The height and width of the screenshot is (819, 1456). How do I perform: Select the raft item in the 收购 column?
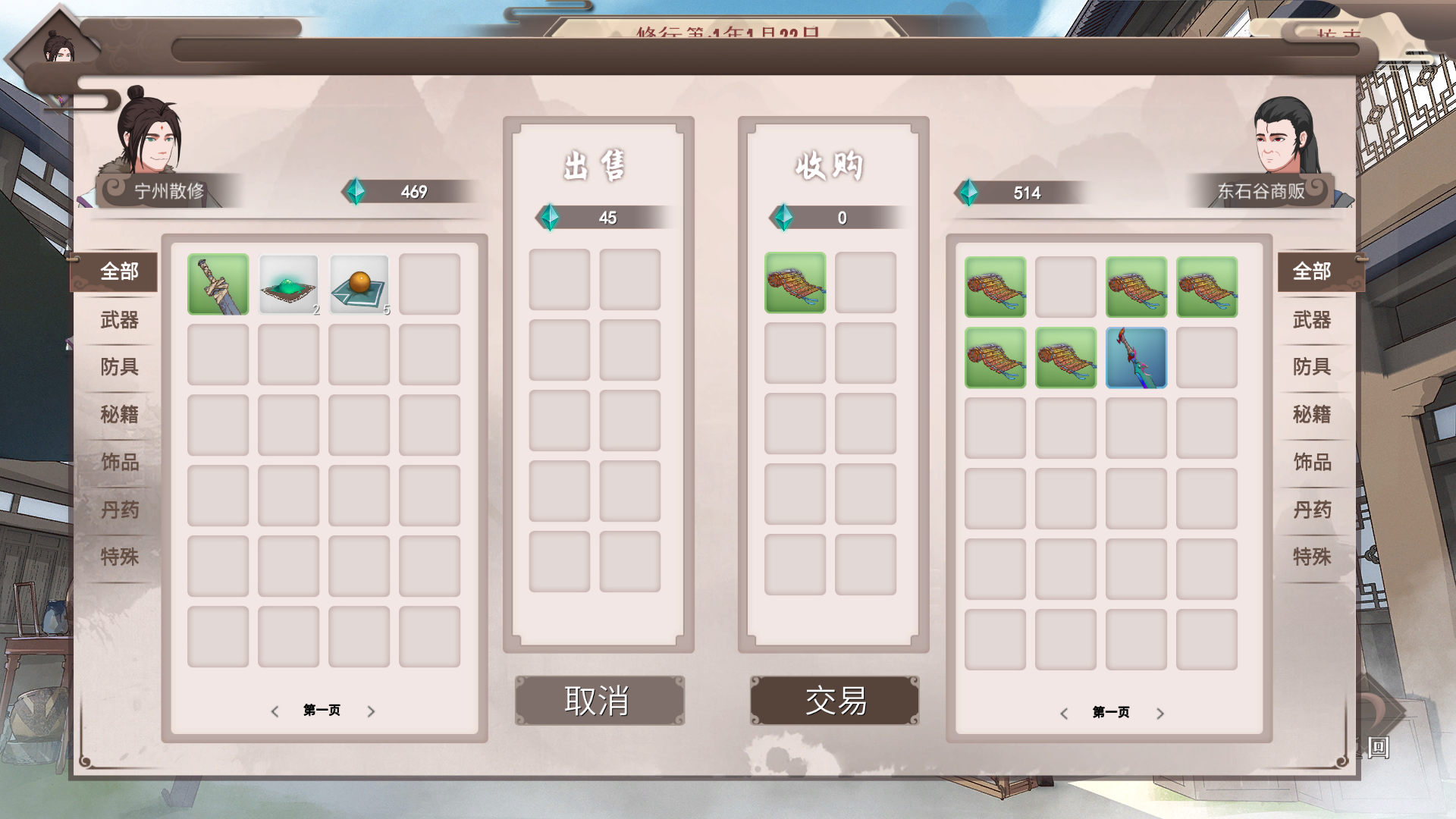pyautogui.click(x=795, y=282)
